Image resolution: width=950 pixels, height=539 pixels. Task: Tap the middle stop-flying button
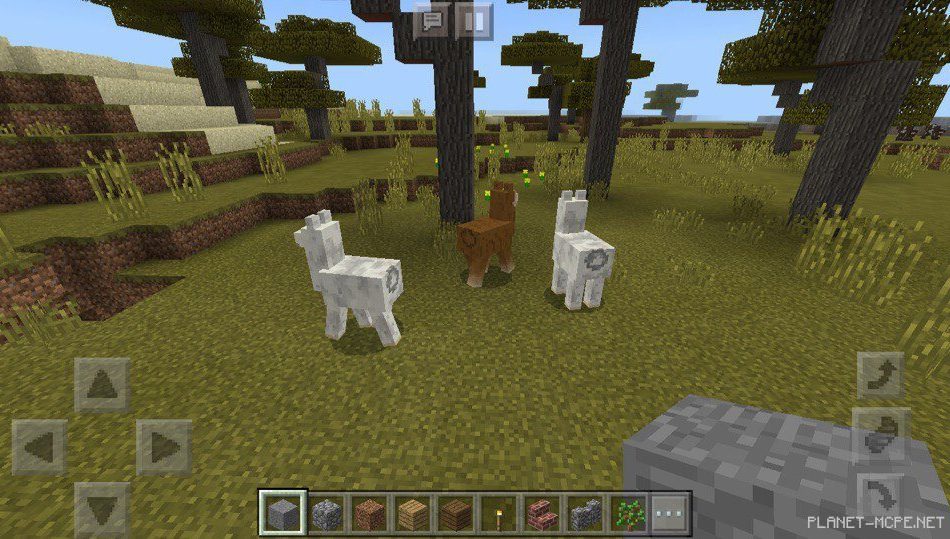(880, 435)
